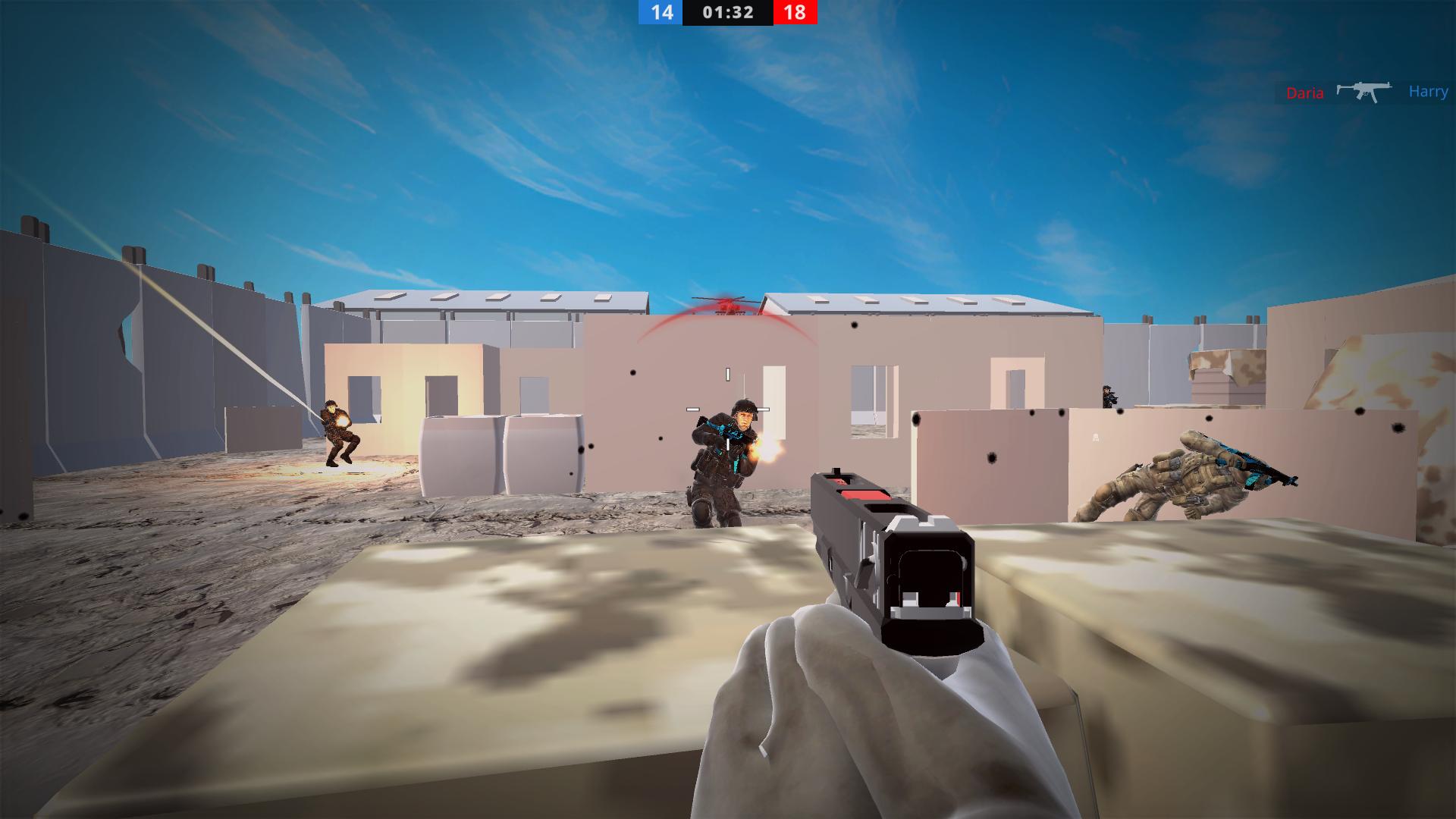Click the vertical hit marker near the crosshair

pos(728,374)
